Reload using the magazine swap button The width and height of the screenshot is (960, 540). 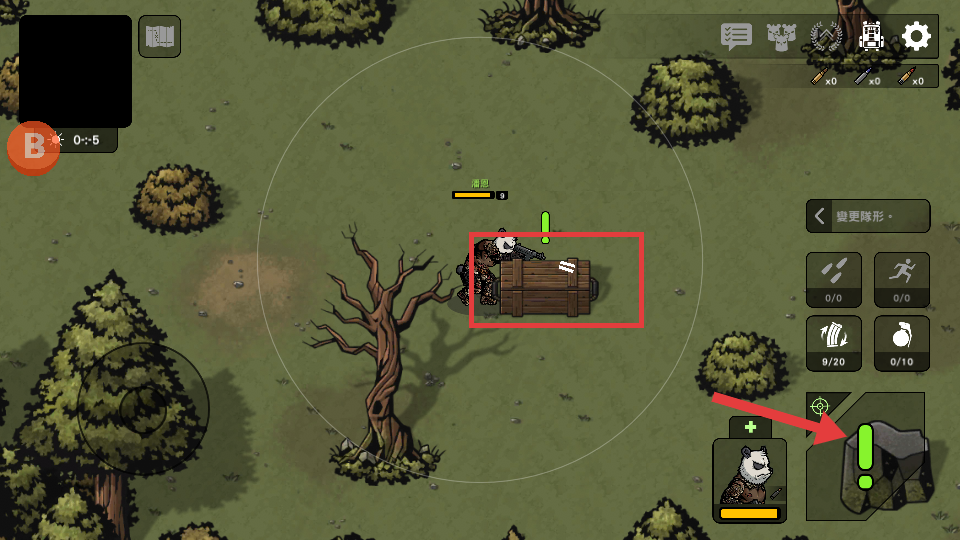coord(834,343)
